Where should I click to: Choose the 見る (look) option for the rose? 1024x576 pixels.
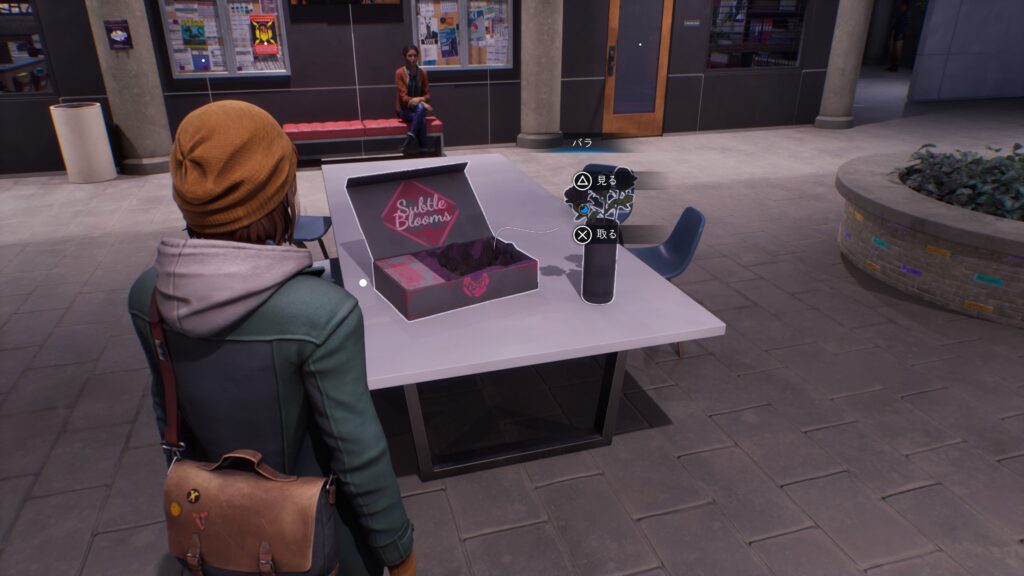596,181
